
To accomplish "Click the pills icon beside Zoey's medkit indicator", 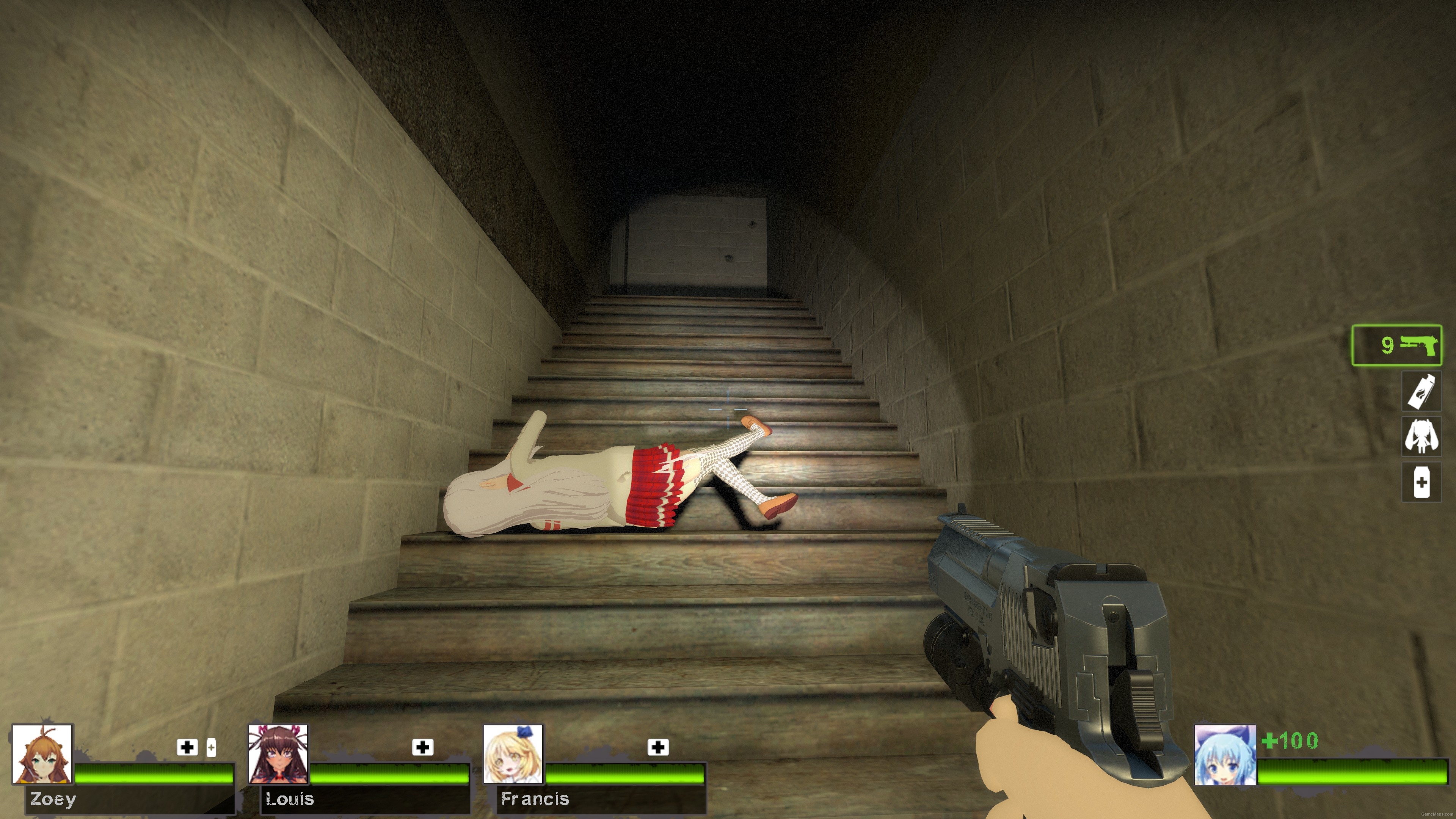I will (x=212, y=748).
